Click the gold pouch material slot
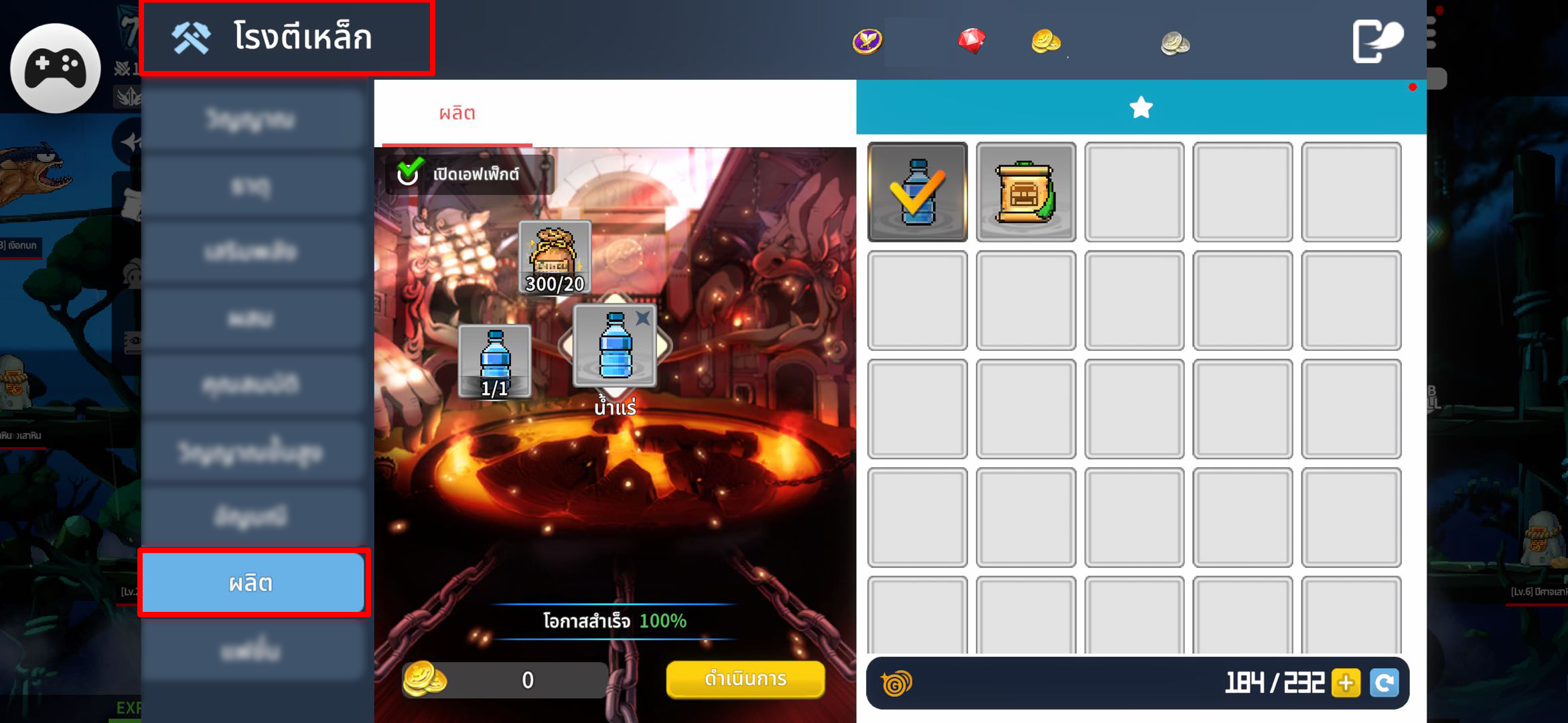The image size is (1568, 723). [555, 258]
